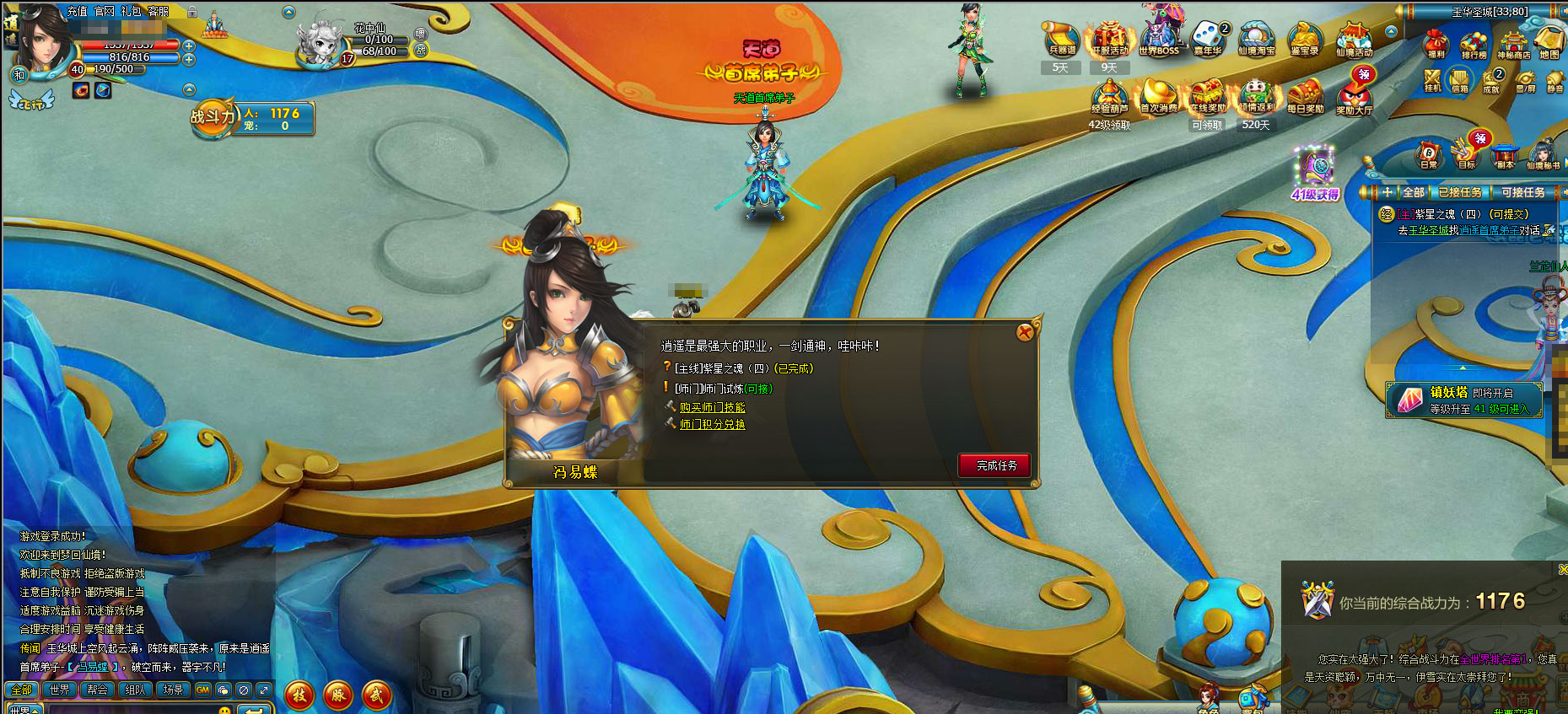This screenshot has width=1568, height=714.
Task: Open the 地图 map scroll
Action: (1549, 42)
